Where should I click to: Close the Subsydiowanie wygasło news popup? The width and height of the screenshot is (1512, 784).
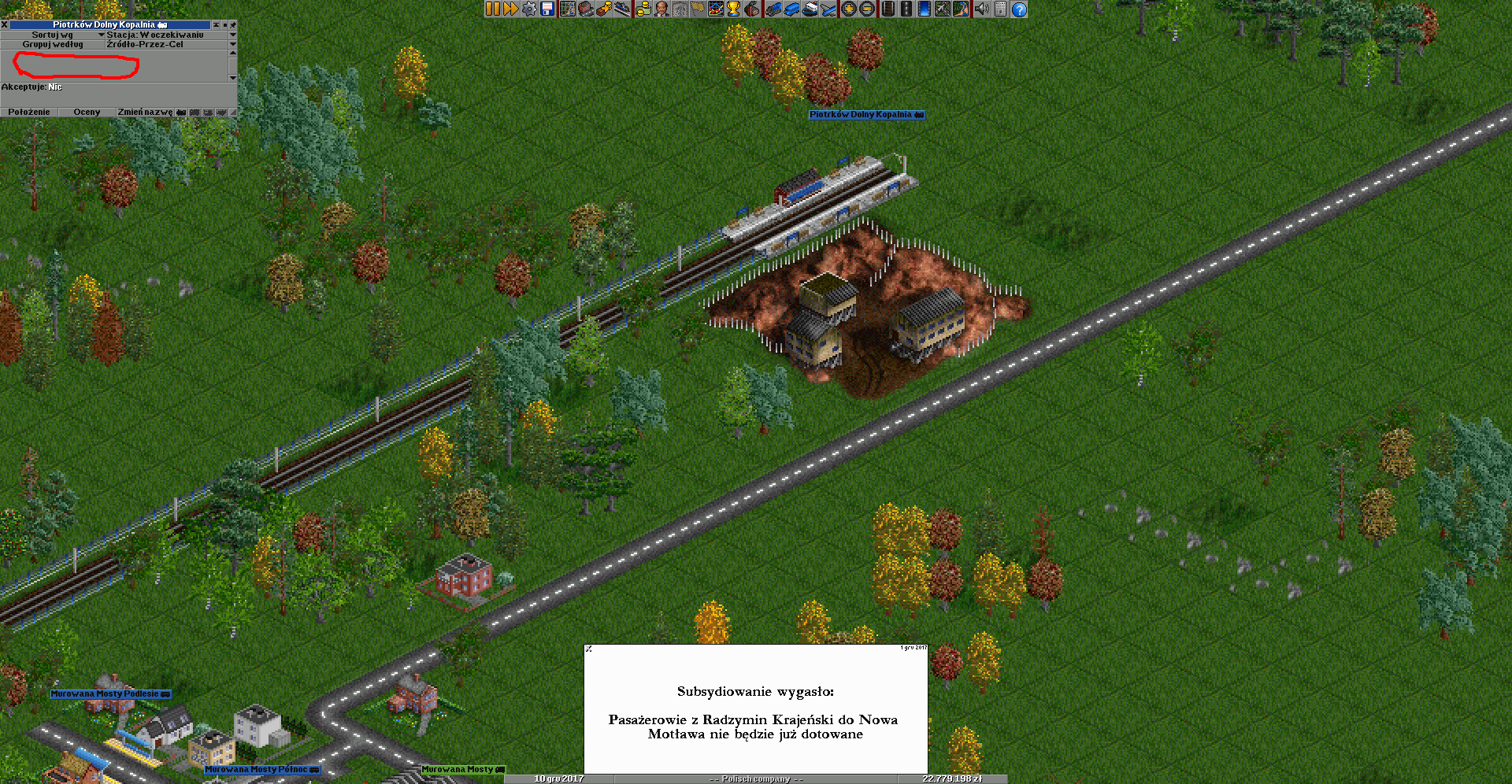(589, 649)
